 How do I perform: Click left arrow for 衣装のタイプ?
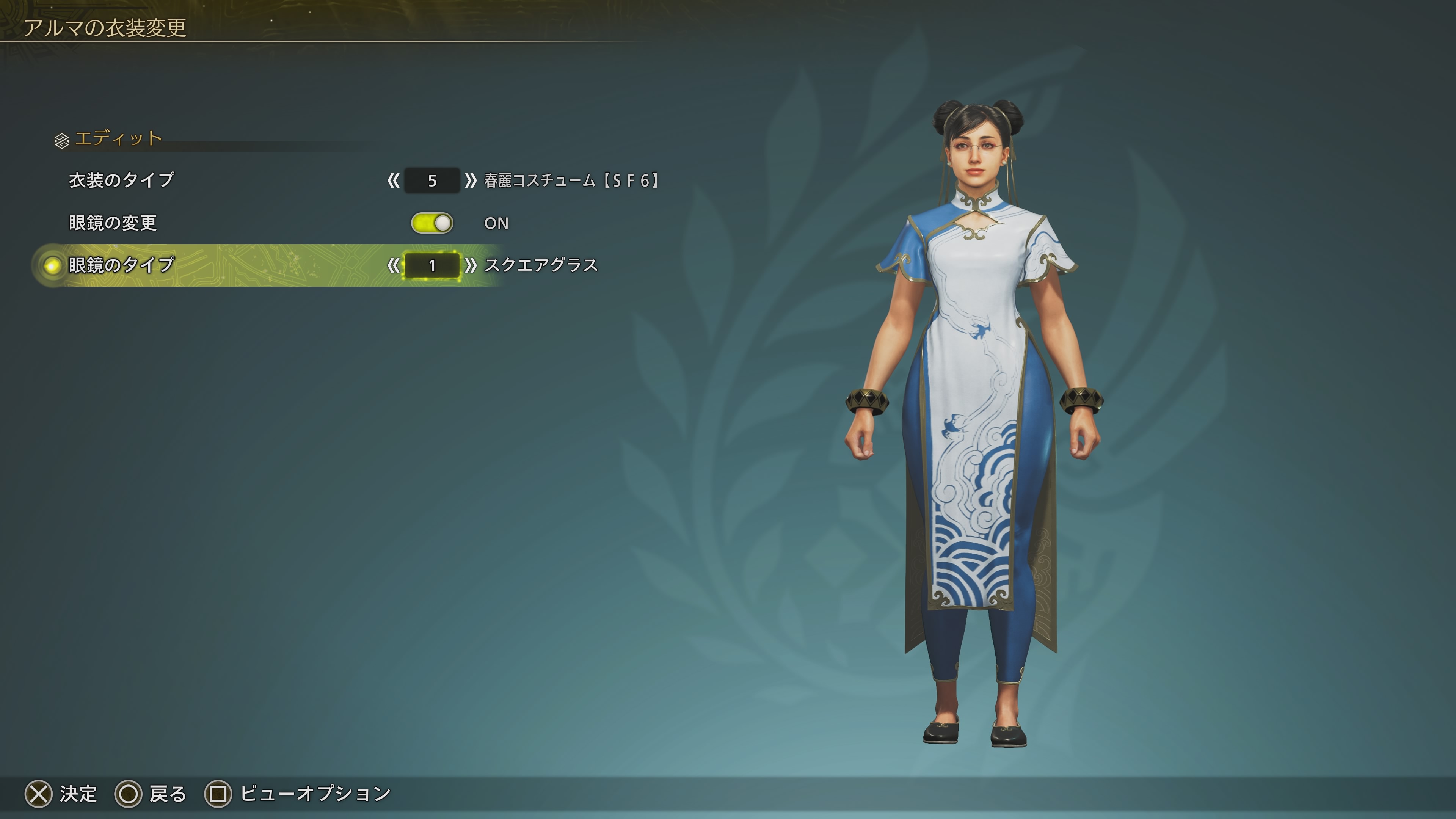tap(393, 181)
